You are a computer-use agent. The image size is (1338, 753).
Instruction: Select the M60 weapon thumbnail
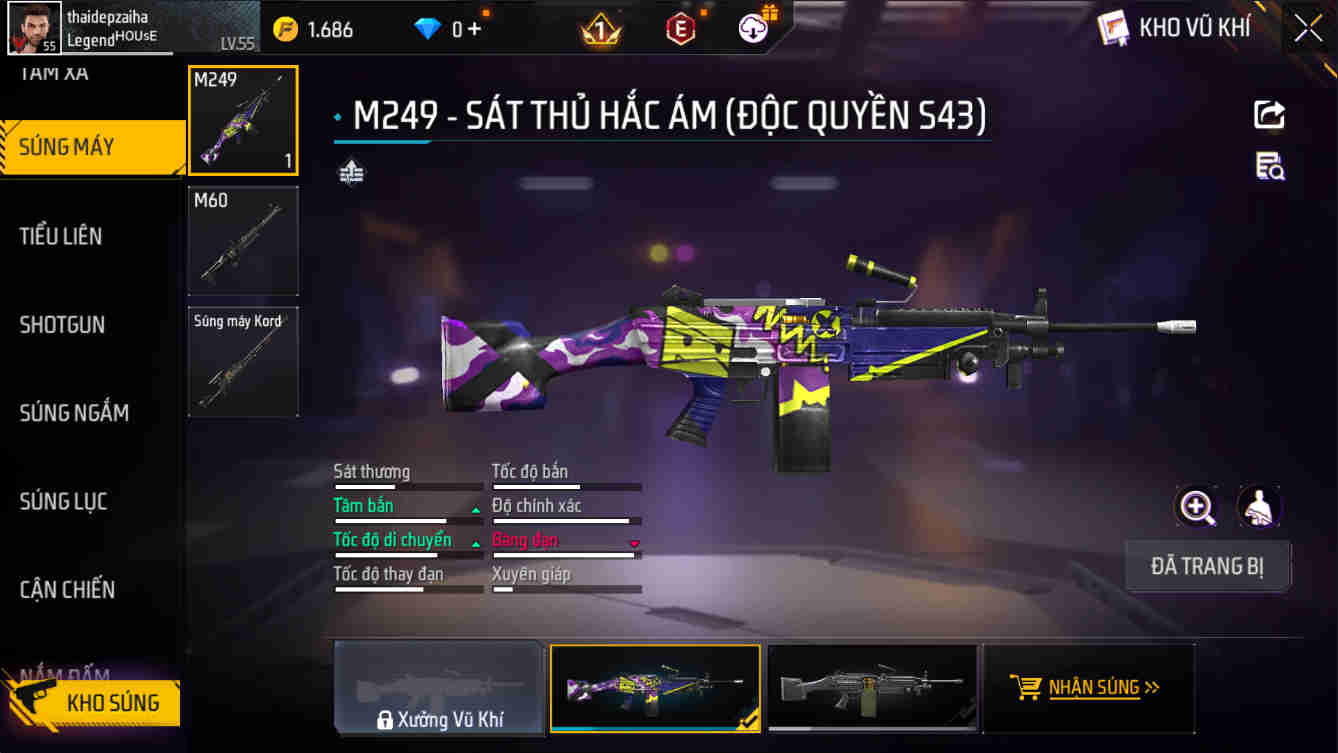[242, 239]
